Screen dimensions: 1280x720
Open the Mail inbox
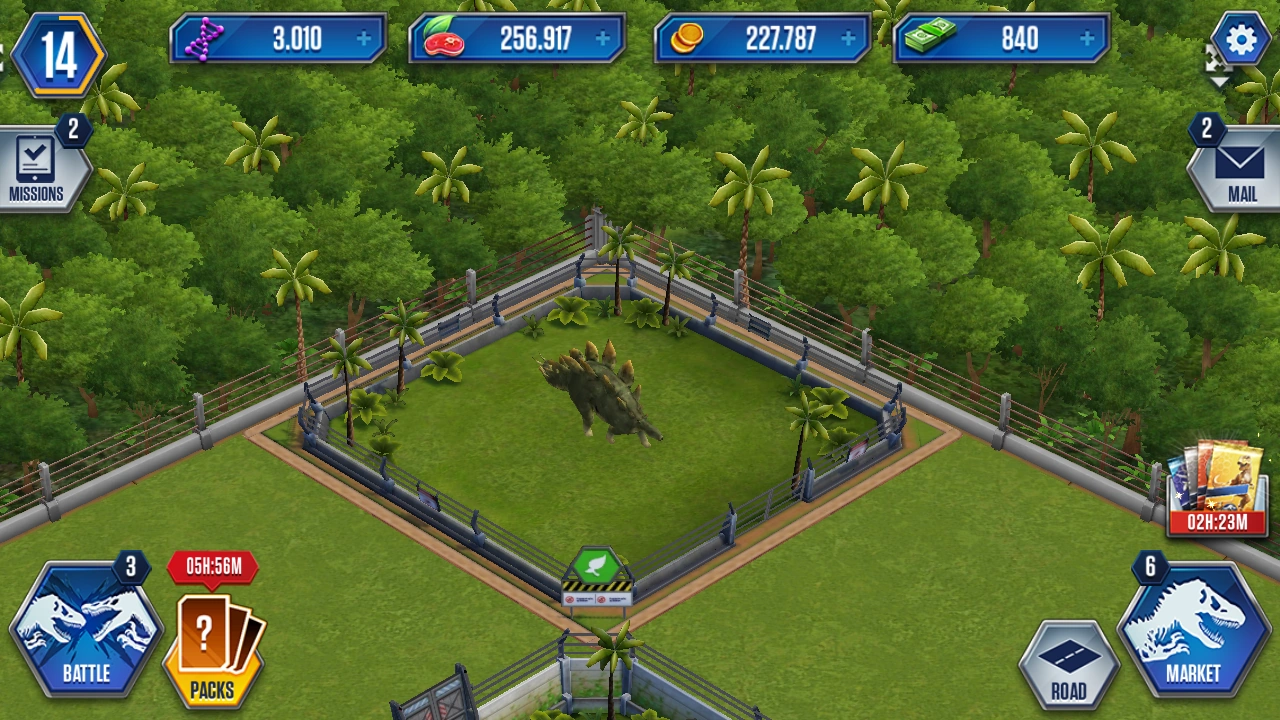[x=1241, y=165]
